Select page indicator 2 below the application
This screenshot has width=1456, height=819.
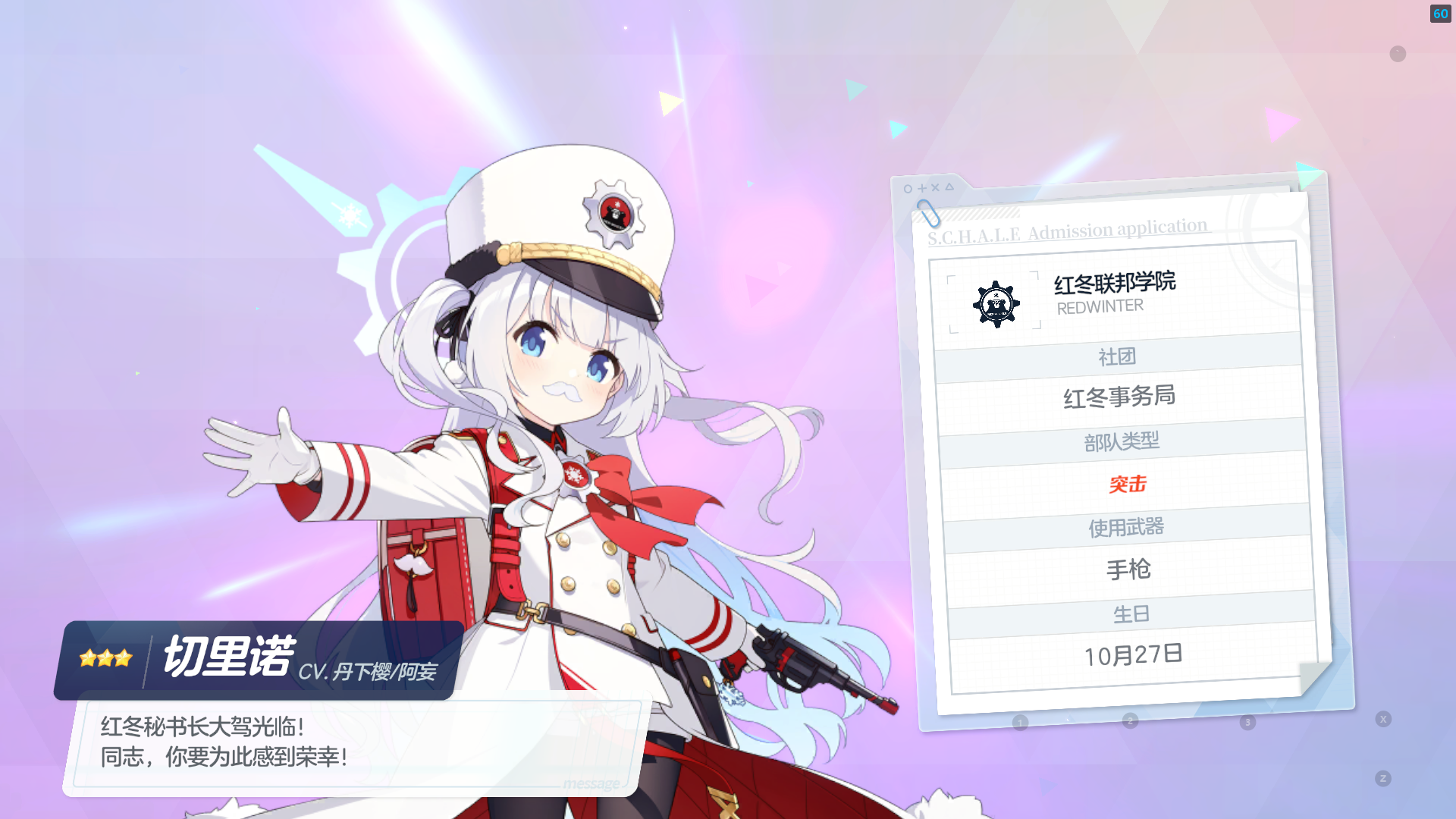pos(1131,722)
